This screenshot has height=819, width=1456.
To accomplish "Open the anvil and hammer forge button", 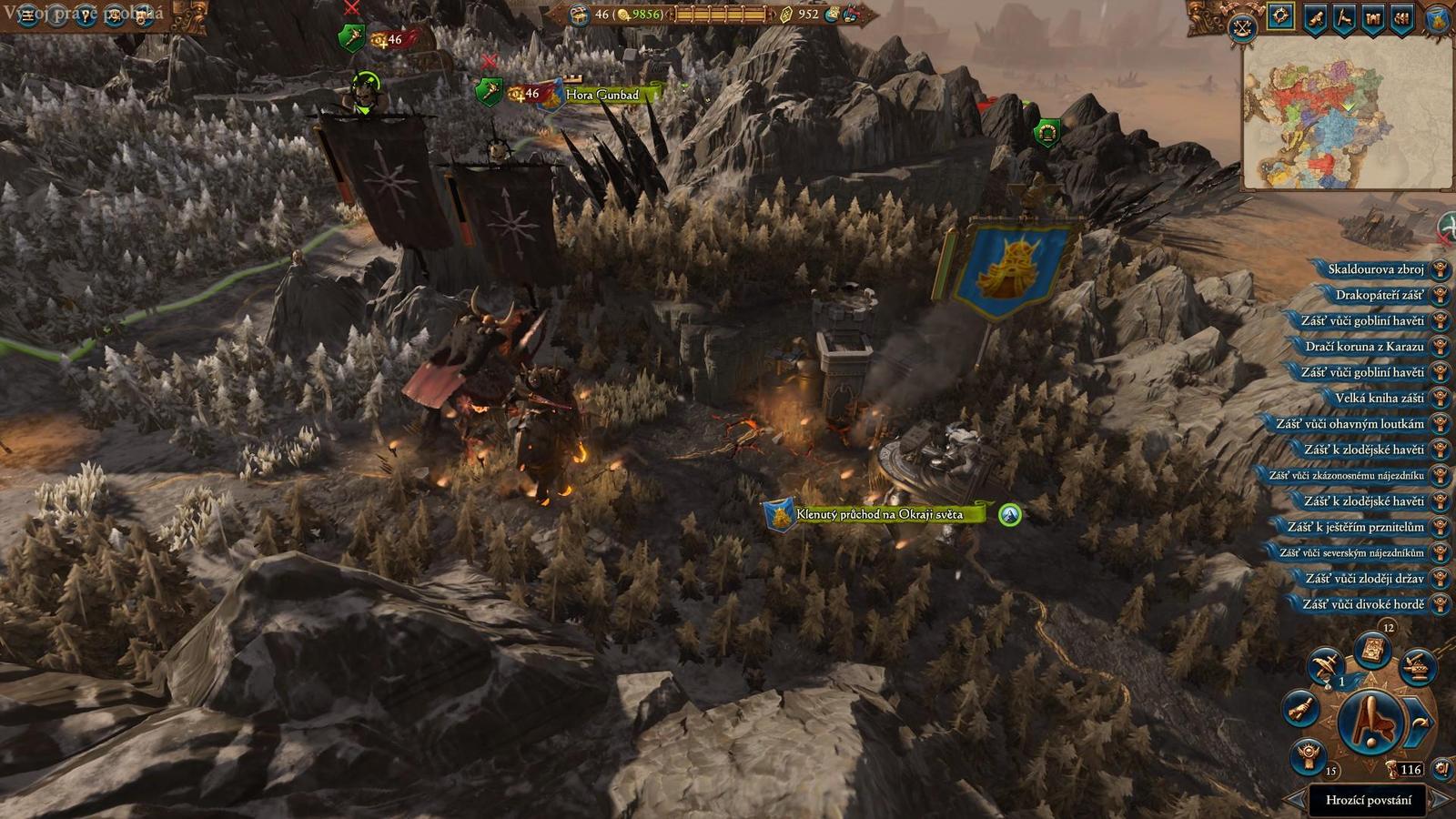I will [x=1418, y=667].
